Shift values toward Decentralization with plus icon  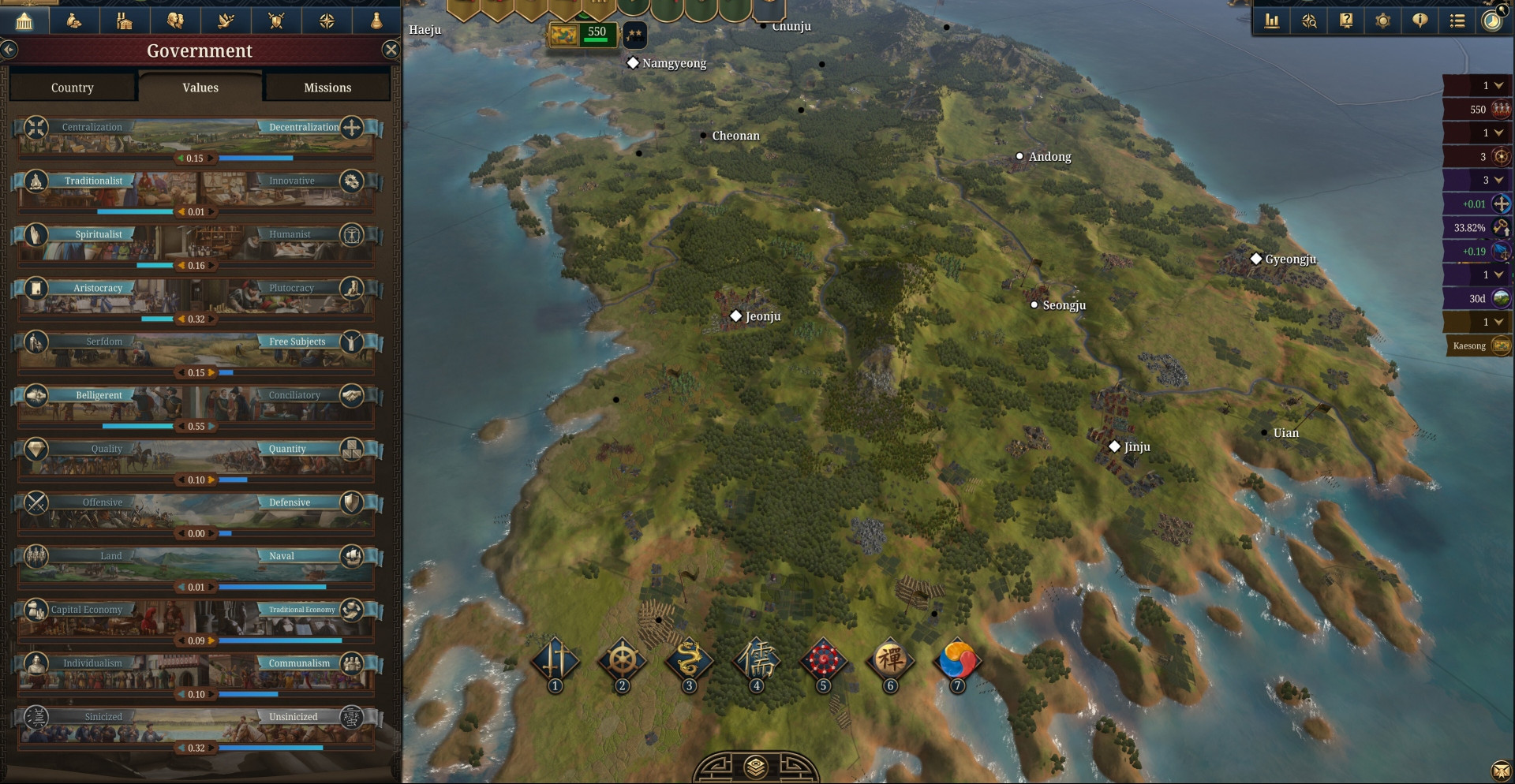pos(352,127)
